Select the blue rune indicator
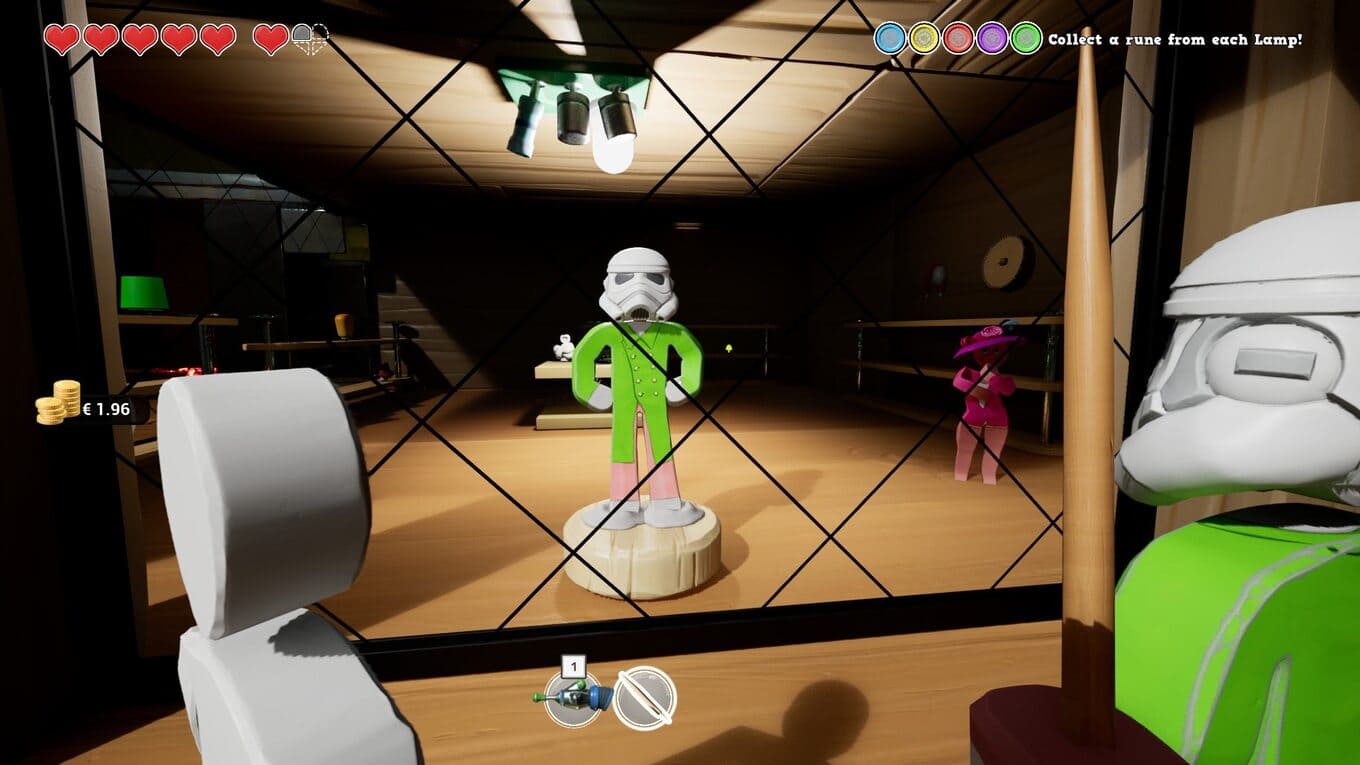The width and height of the screenshot is (1360, 765). (890, 39)
